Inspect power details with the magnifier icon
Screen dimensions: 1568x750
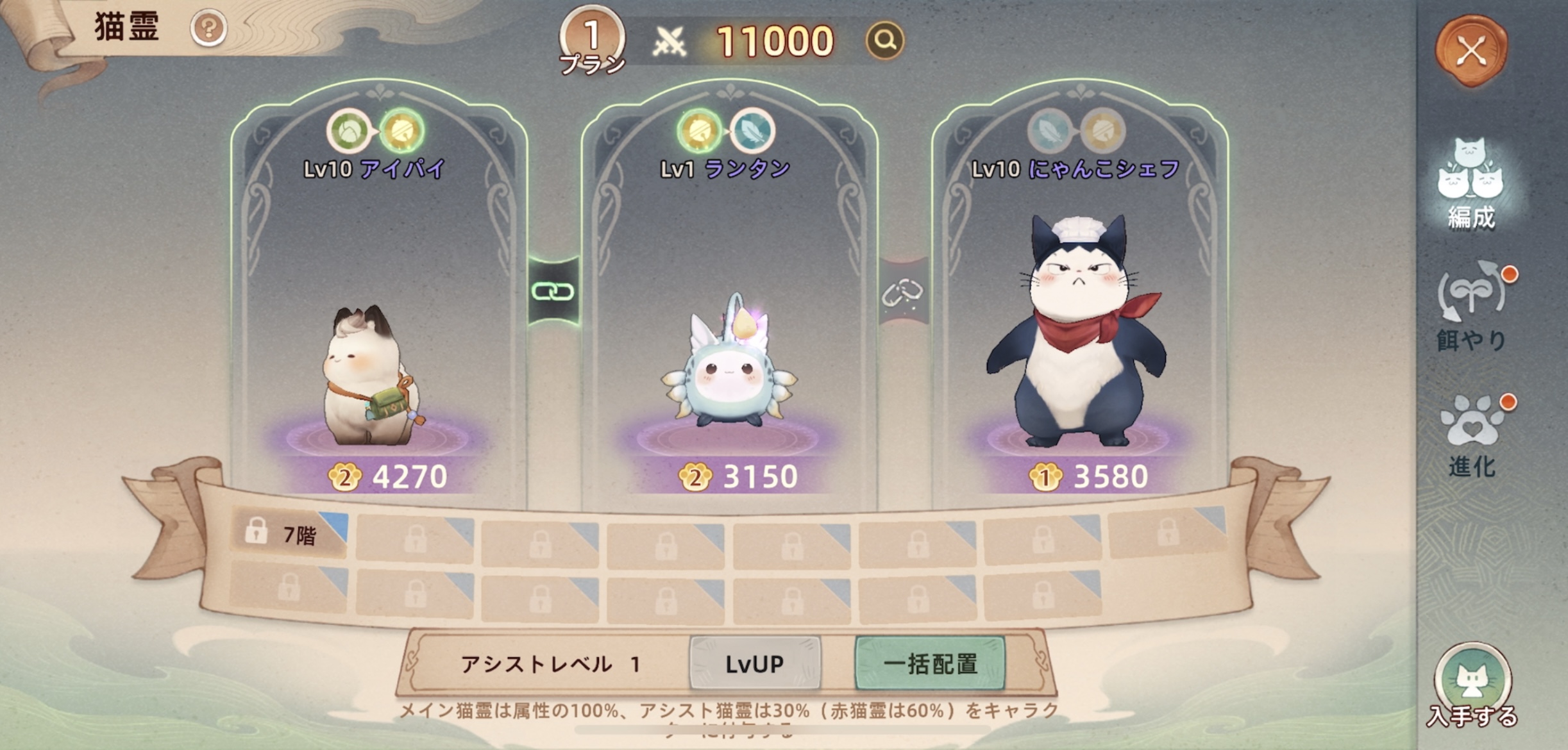pyautogui.click(x=885, y=41)
